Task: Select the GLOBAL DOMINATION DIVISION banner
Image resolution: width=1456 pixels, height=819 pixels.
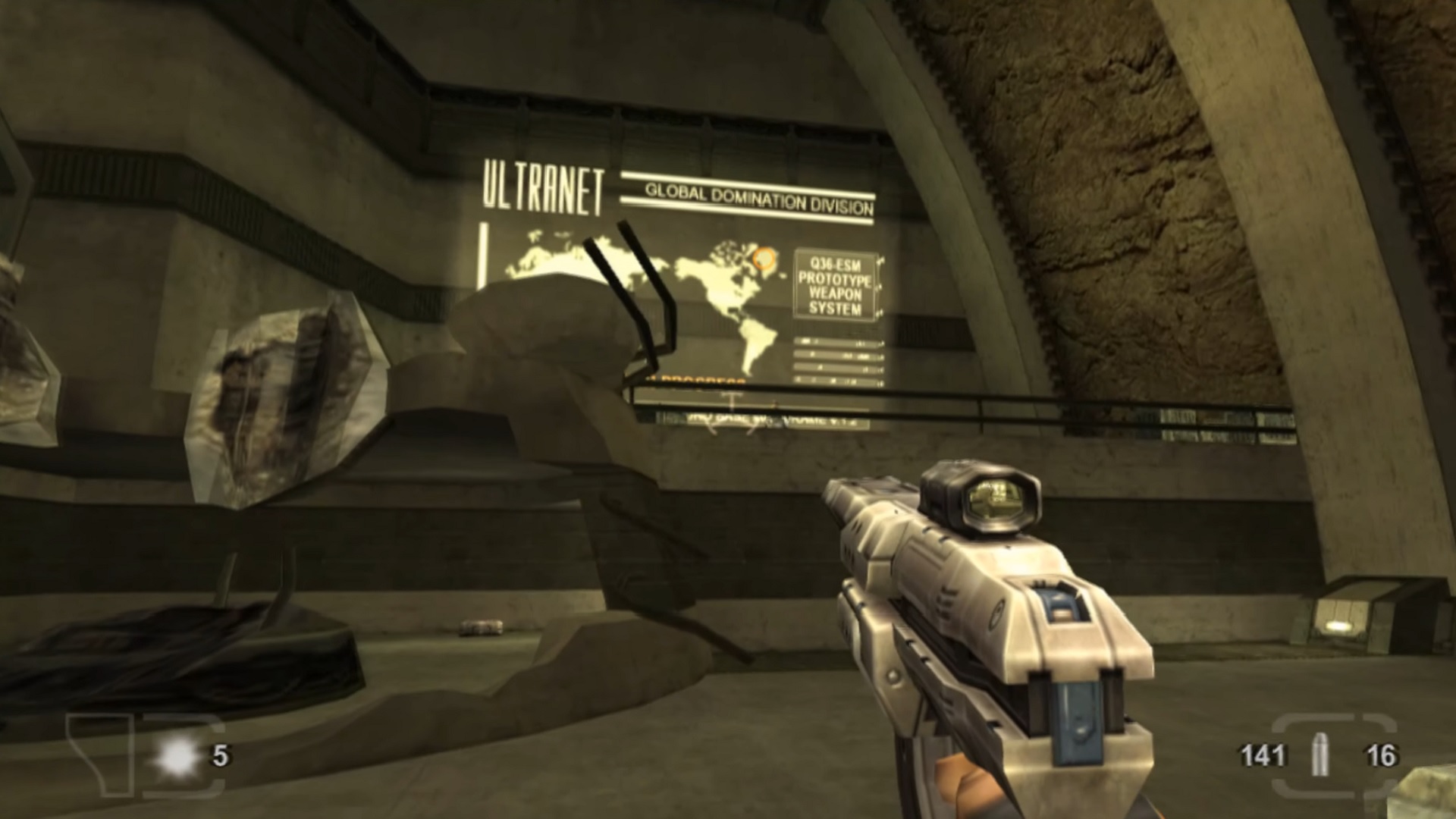Action: click(x=758, y=195)
